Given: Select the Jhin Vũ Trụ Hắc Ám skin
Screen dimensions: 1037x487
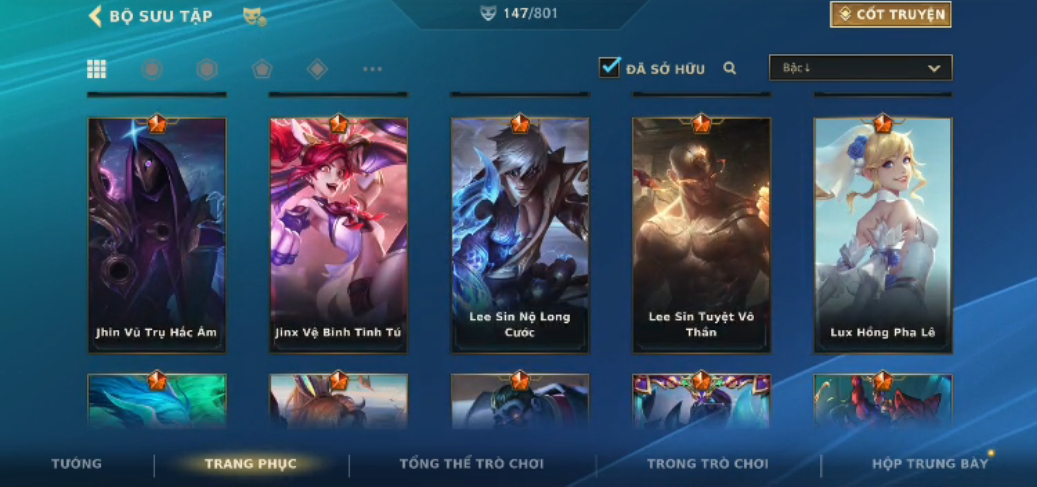Looking at the screenshot, I should (x=157, y=235).
